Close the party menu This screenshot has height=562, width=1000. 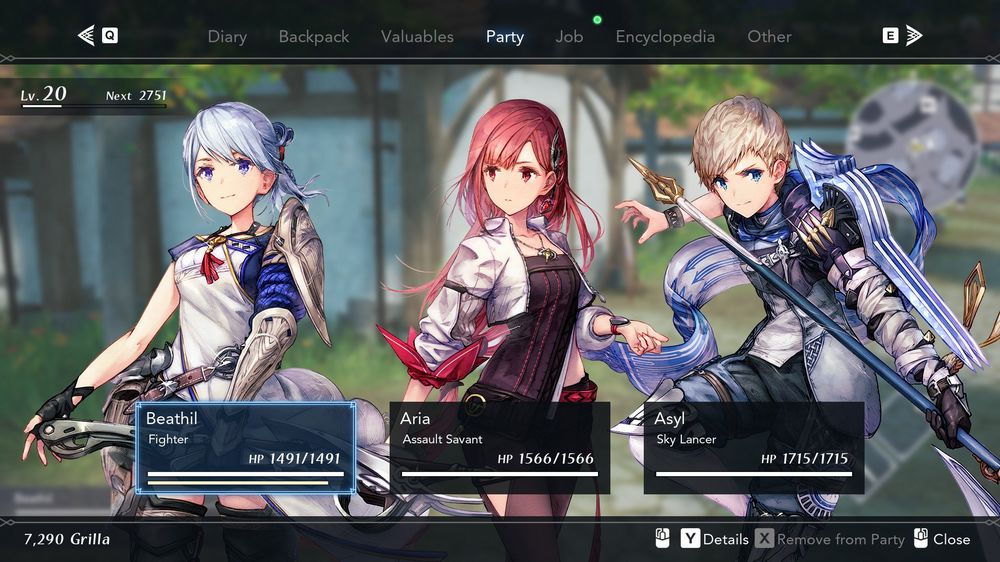[x=942, y=539]
